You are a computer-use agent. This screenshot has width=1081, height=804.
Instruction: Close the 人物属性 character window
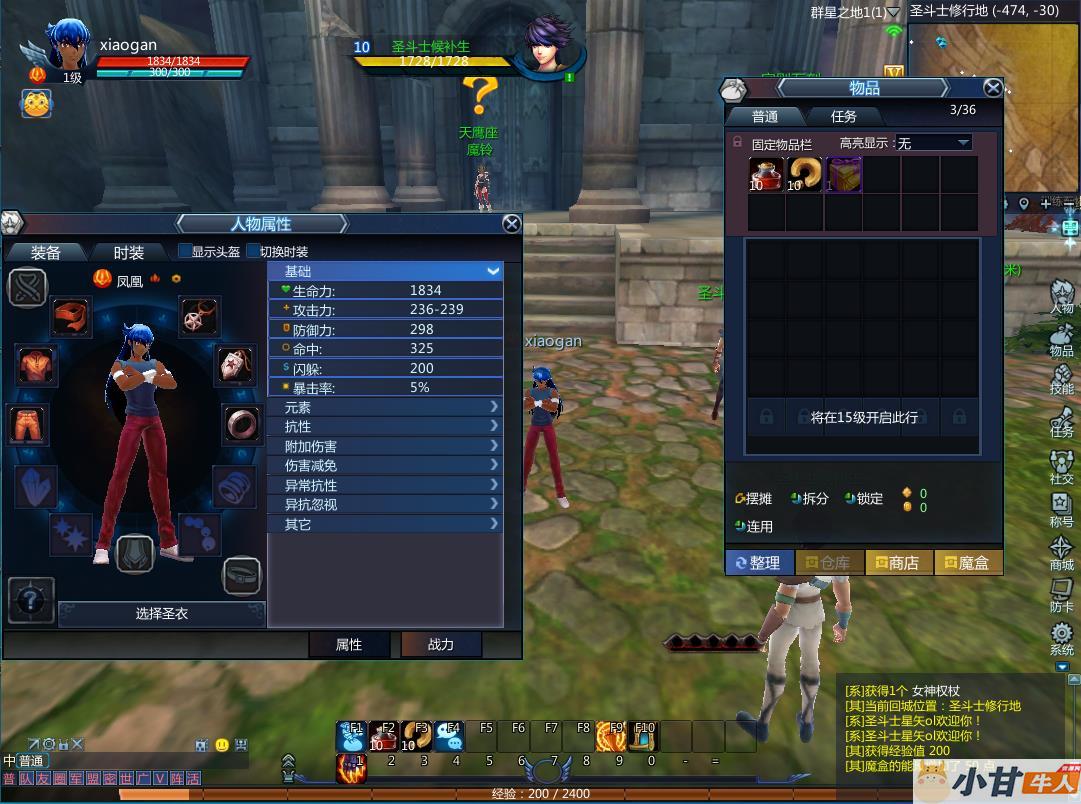511,224
